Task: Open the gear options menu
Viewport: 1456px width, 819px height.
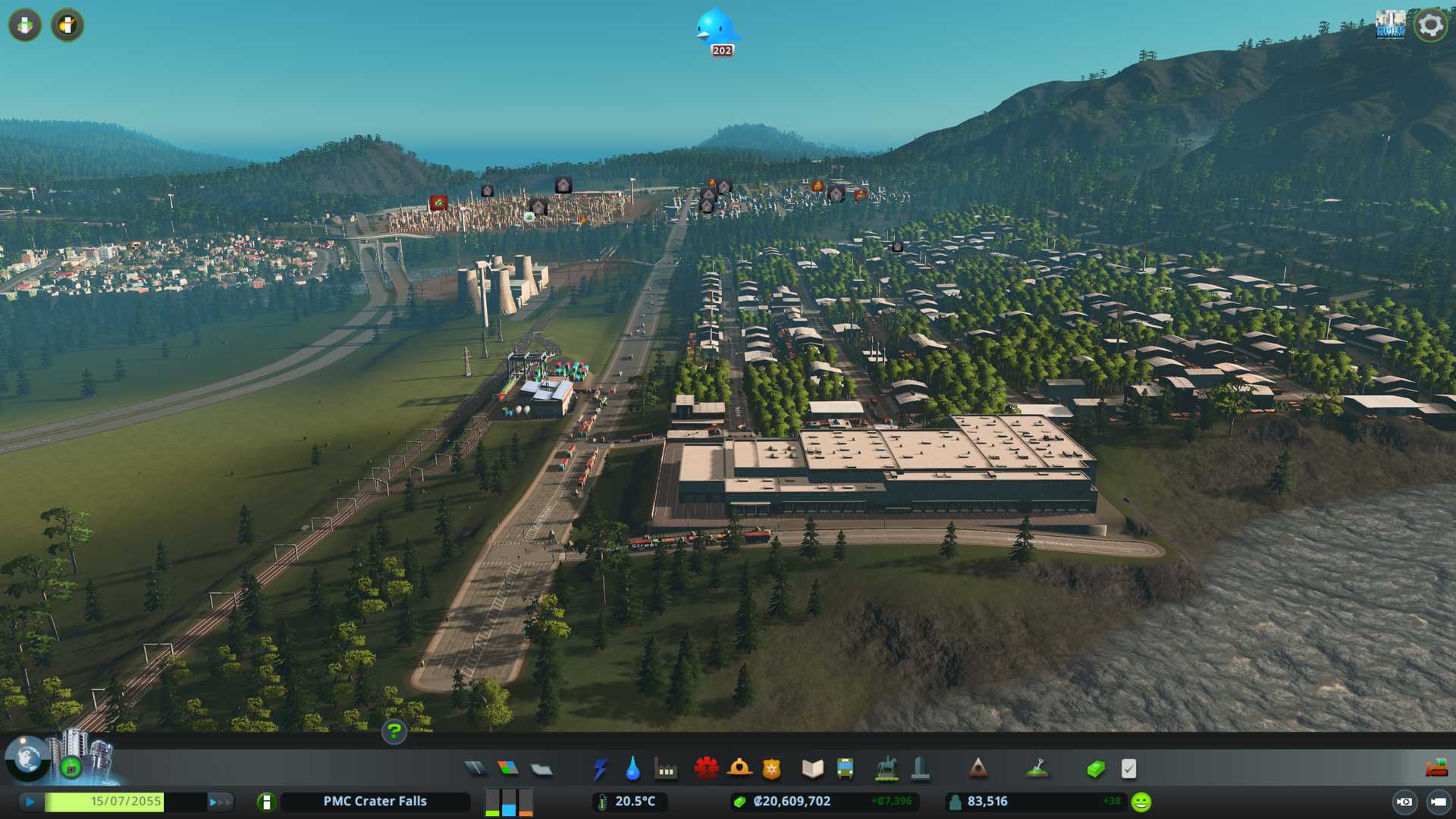Action: [x=1430, y=25]
